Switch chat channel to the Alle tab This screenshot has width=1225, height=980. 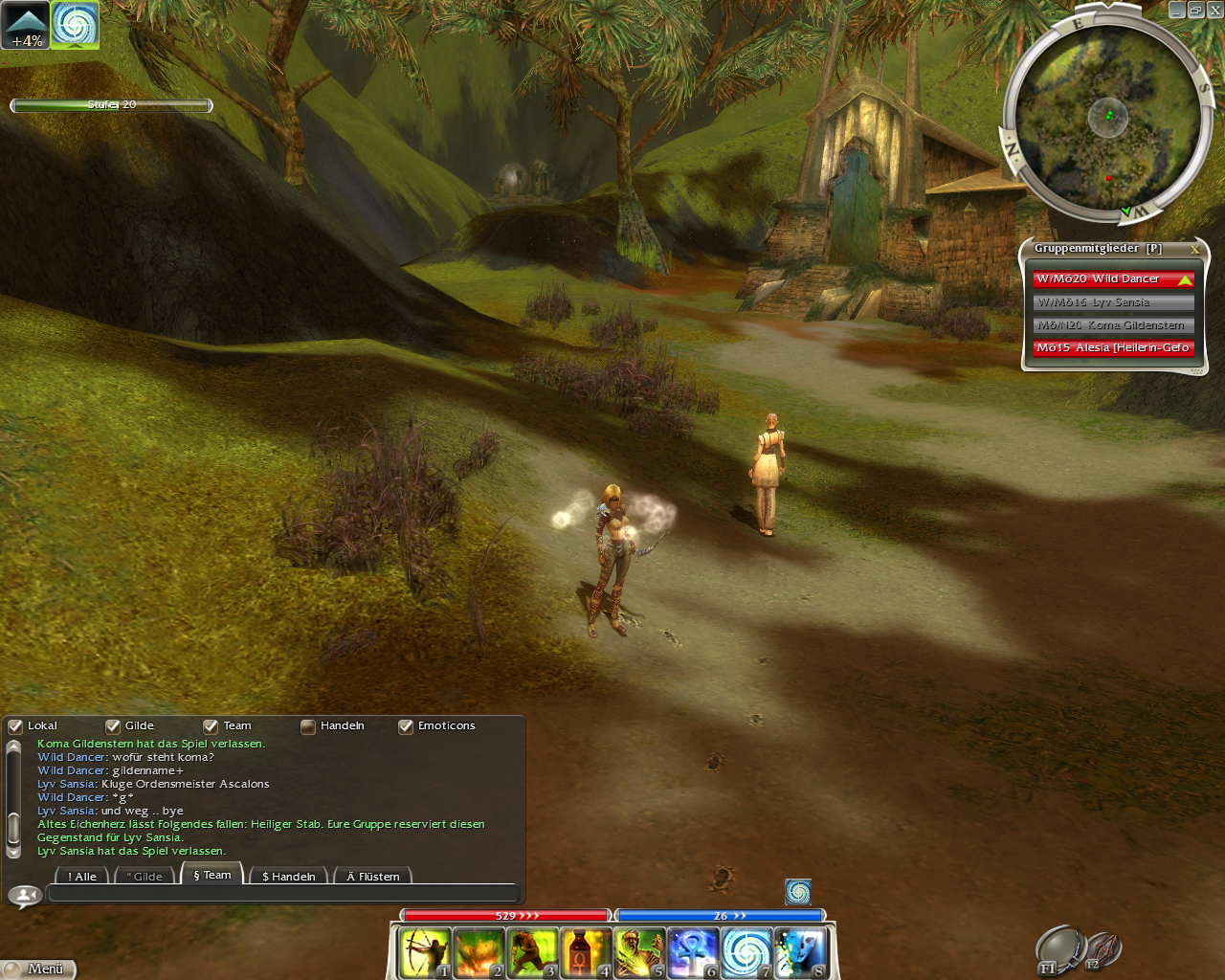pyautogui.click(x=82, y=876)
